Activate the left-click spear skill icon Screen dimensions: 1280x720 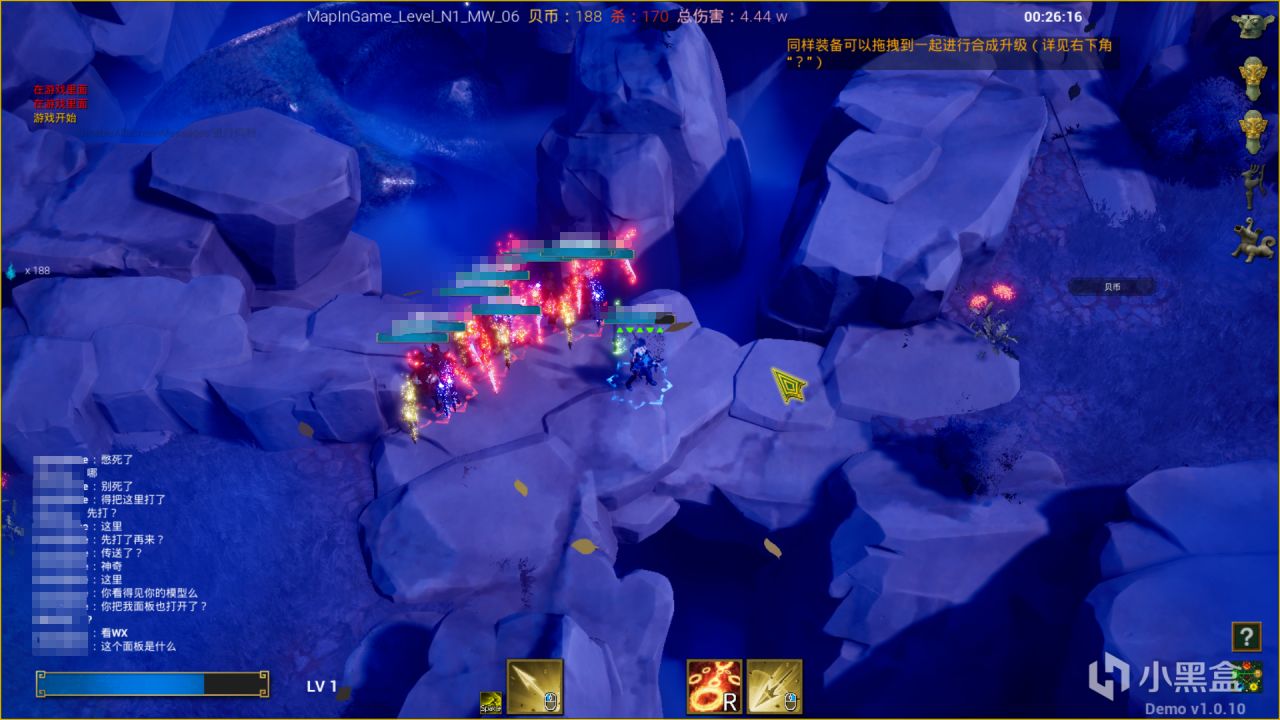pyautogui.click(x=535, y=686)
